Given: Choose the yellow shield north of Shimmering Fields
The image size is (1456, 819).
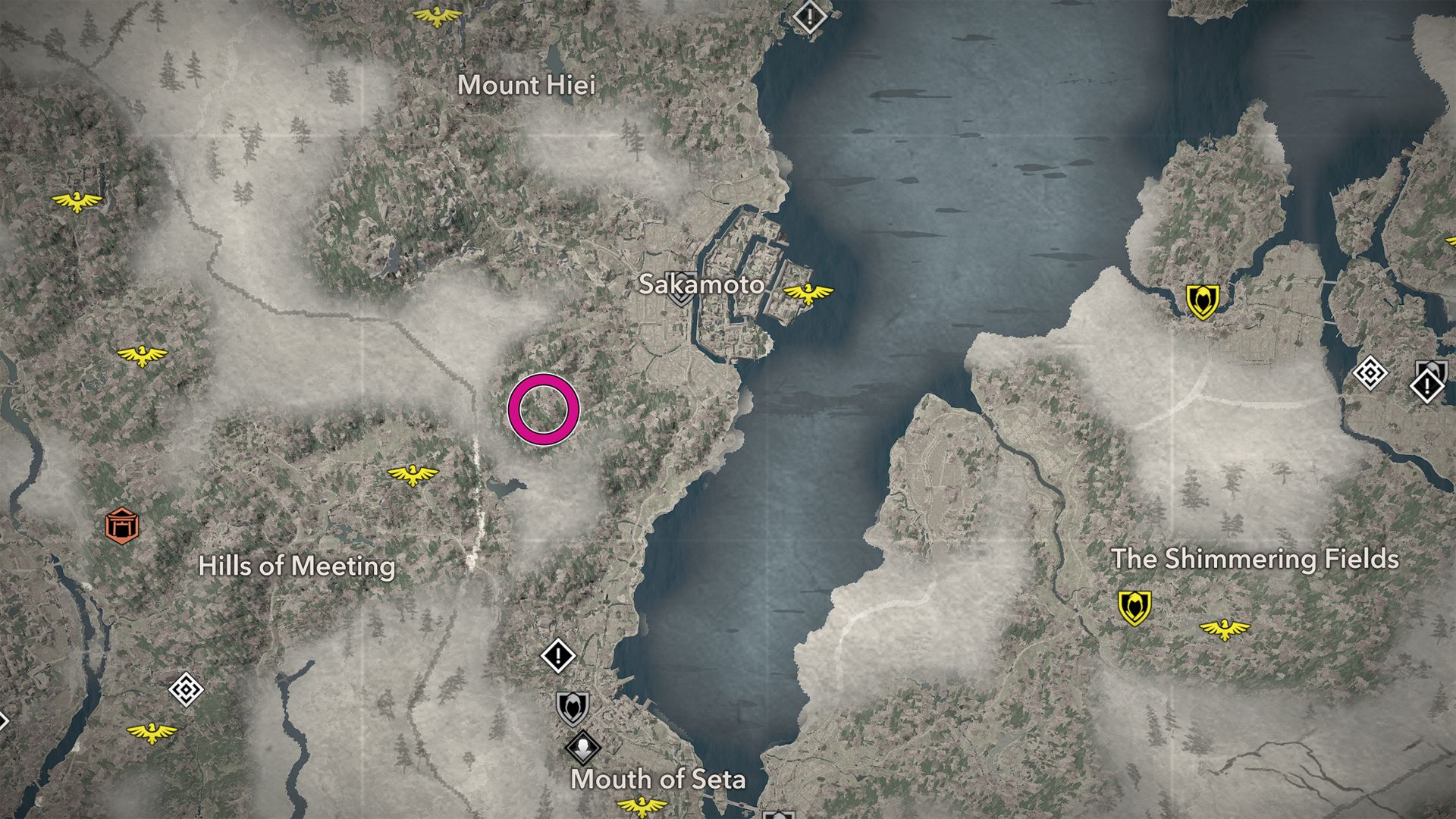Looking at the screenshot, I should click(x=1202, y=301).
